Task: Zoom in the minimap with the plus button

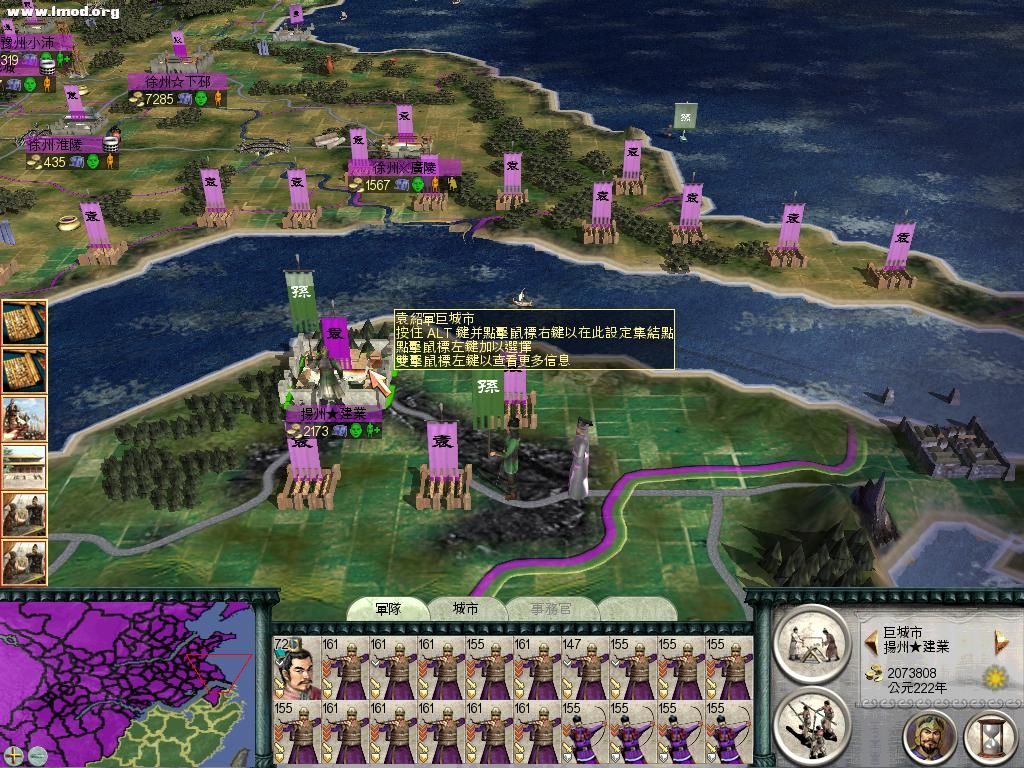Action: coord(12,754)
